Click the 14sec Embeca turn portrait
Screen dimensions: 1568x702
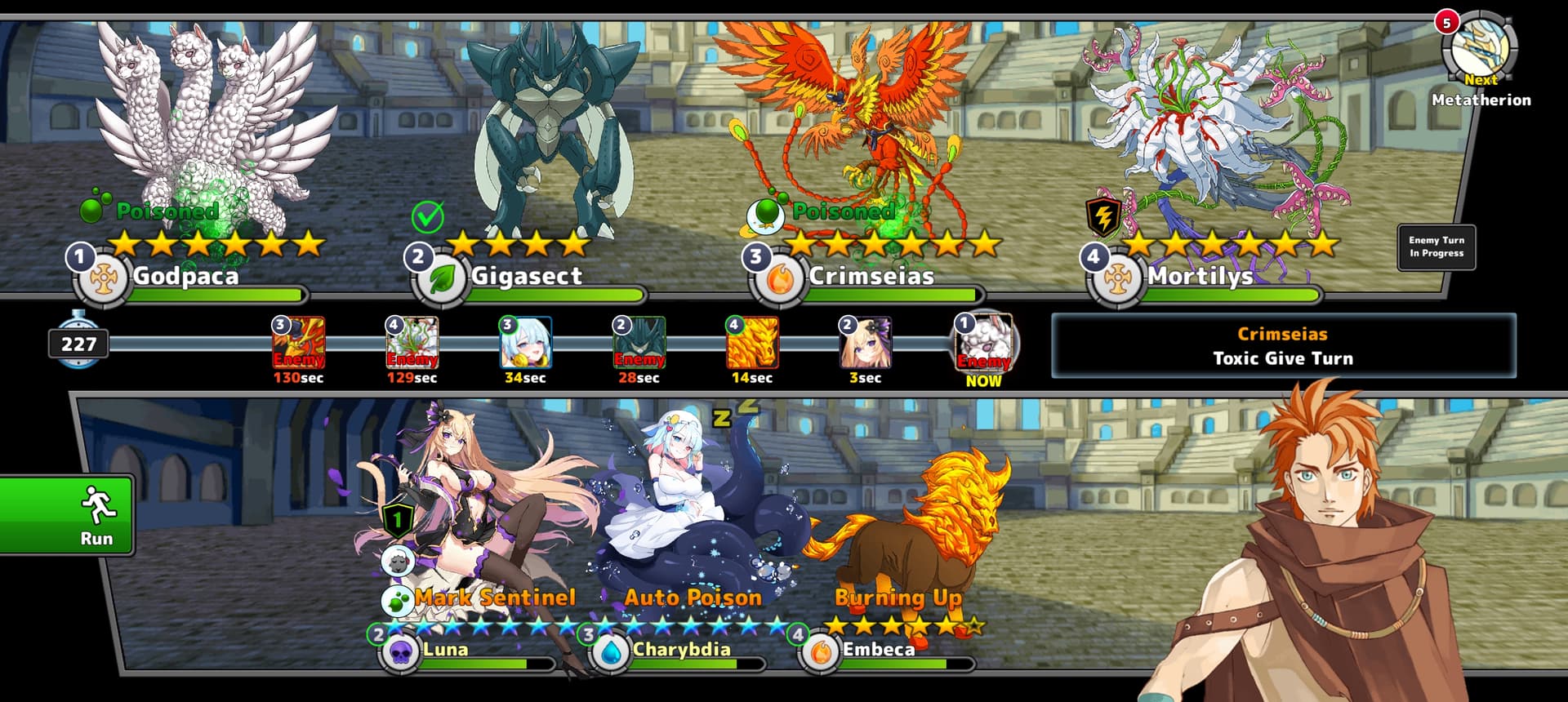tap(752, 343)
